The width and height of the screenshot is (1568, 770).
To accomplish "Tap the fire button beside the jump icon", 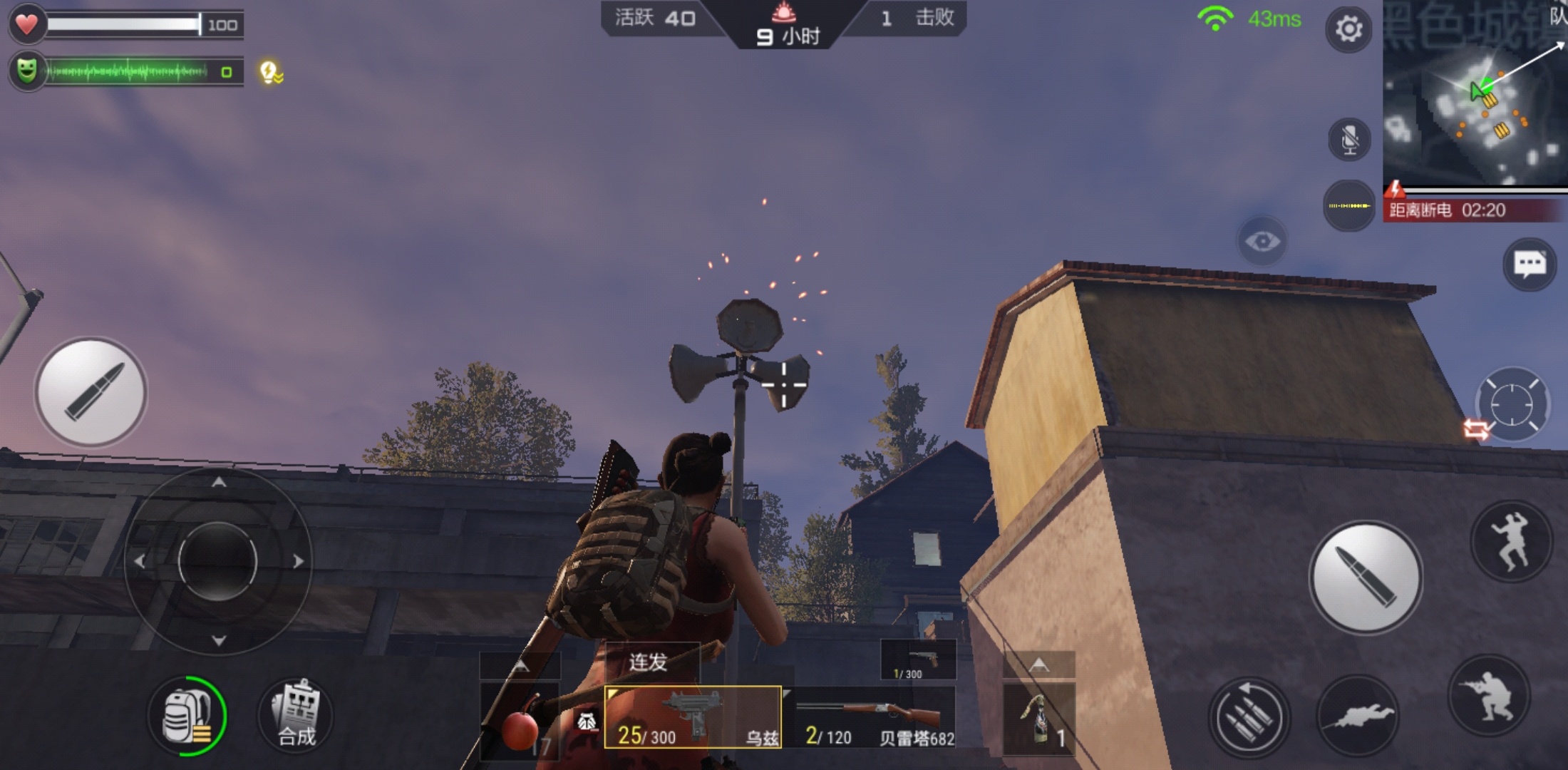I will click(1365, 577).
